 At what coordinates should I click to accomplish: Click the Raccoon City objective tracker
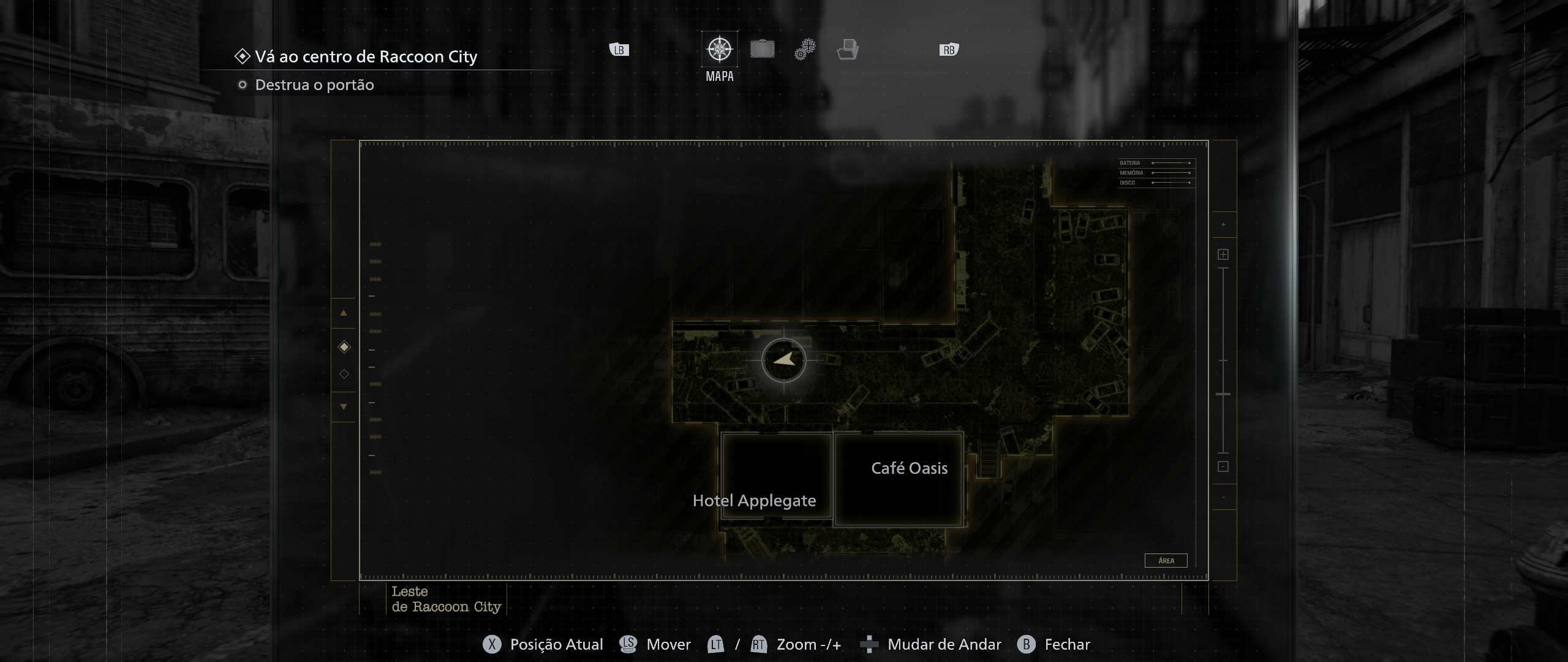tap(366, 57)
